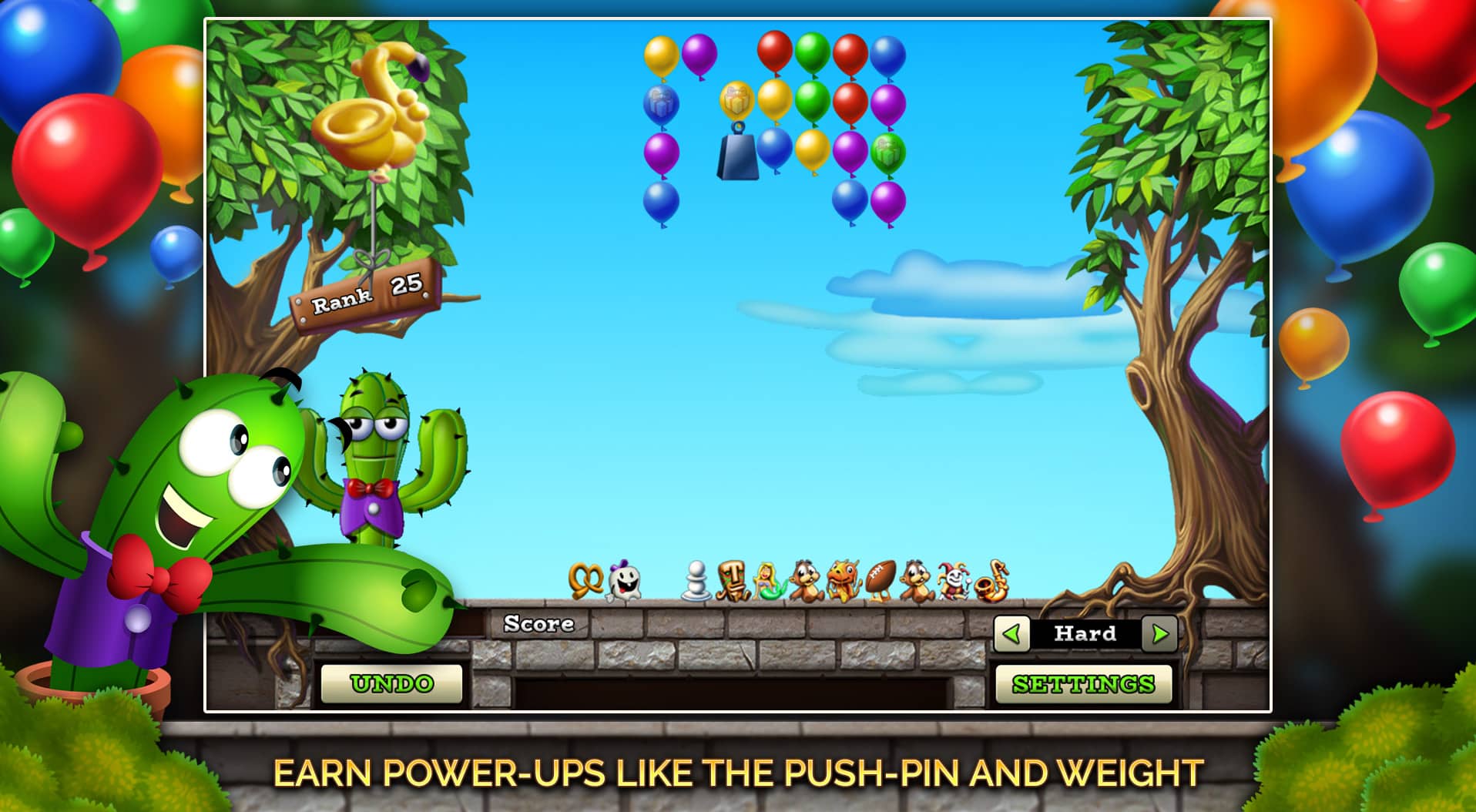Decrease difficulty with the left arrow

pyautogui.click(x=1011, y=635)
